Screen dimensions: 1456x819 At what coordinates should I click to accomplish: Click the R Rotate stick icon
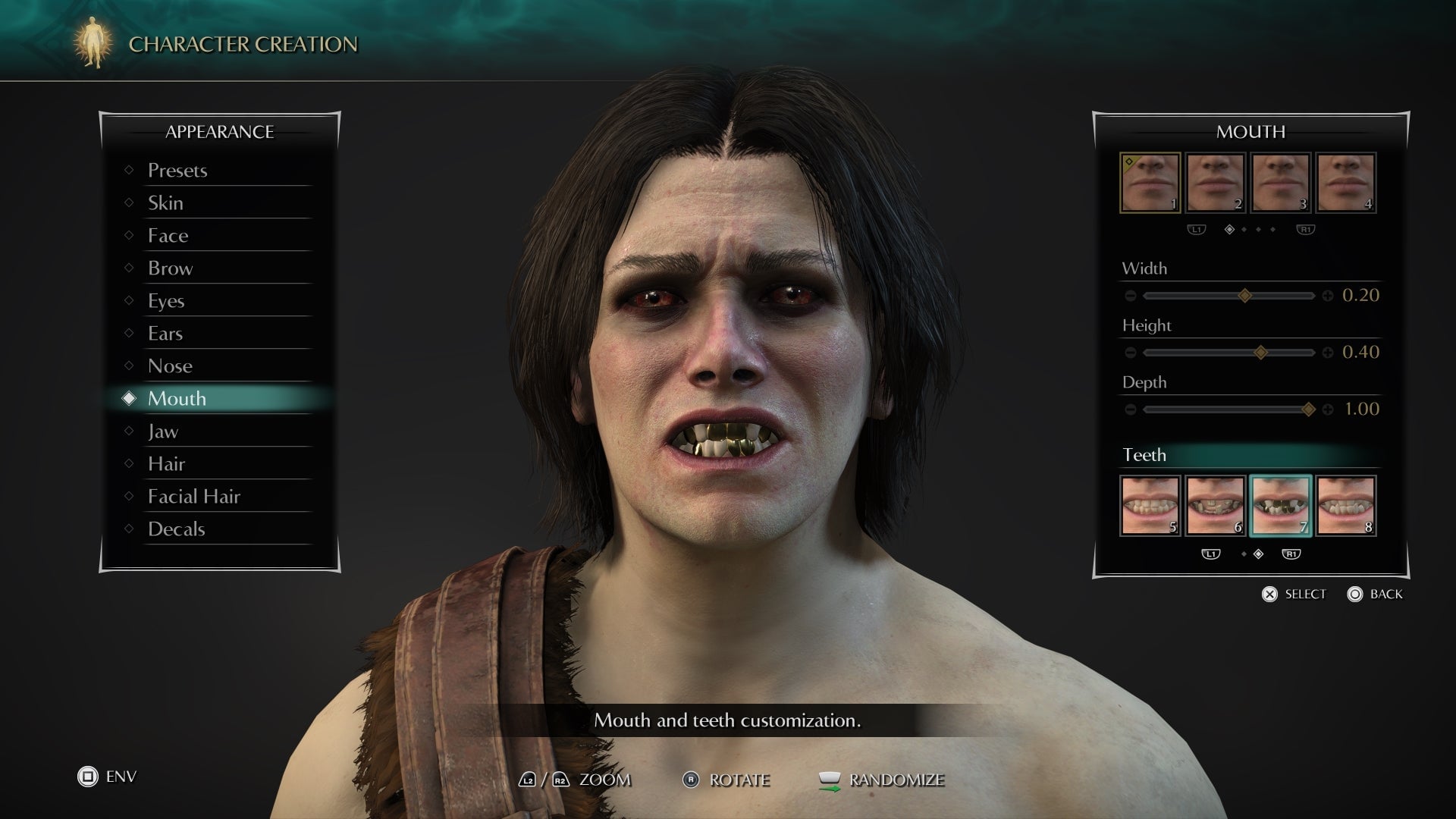point(691,780)
